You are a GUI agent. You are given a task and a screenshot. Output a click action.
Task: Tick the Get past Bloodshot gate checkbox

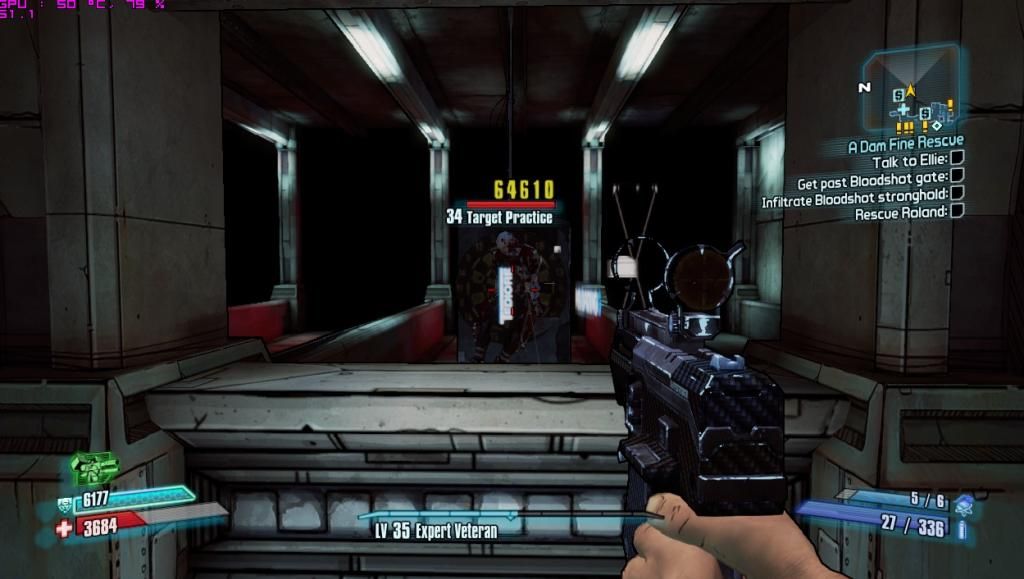957,182
